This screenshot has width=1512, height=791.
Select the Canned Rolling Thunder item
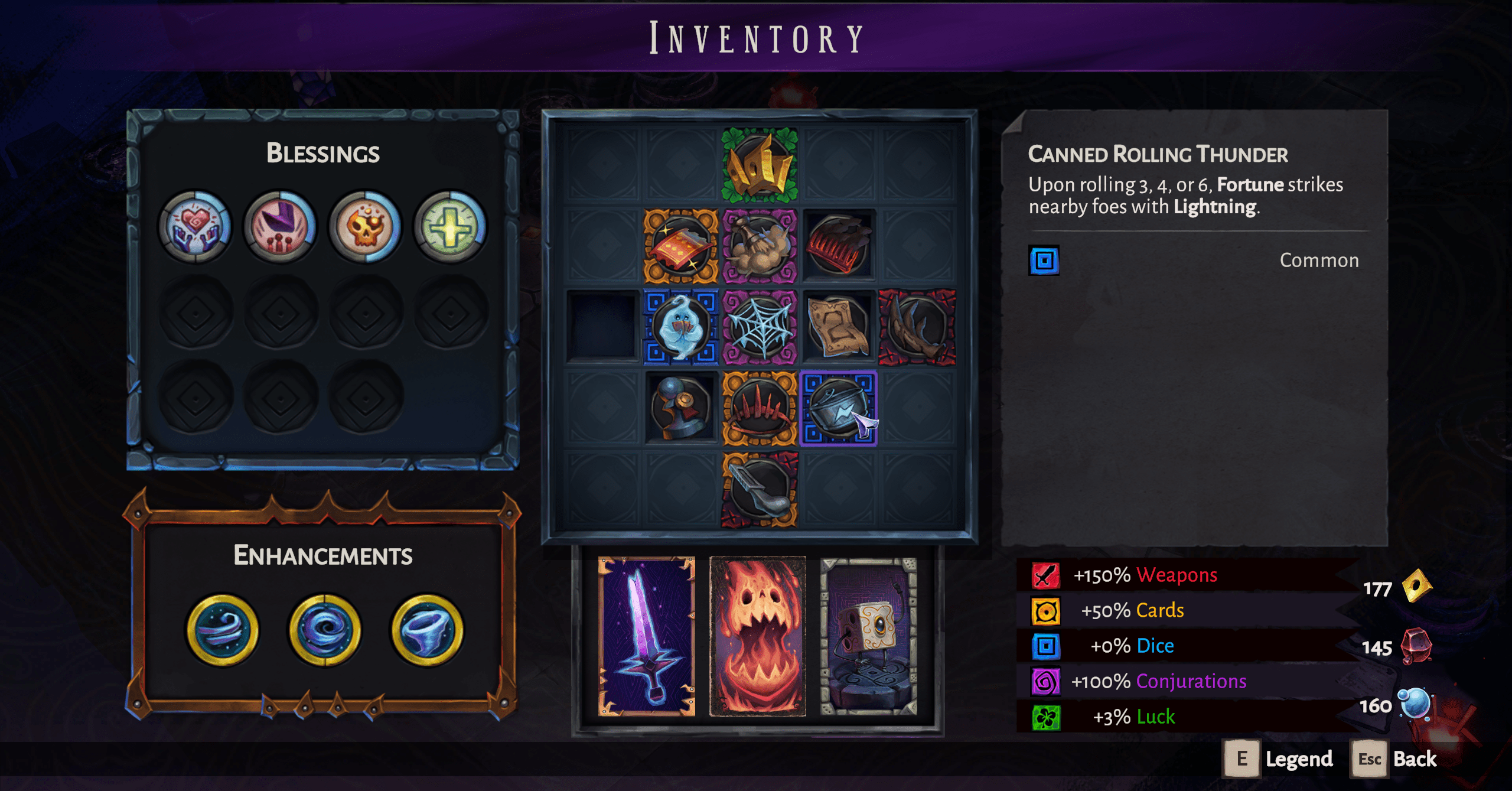click(x=838, y=408)
